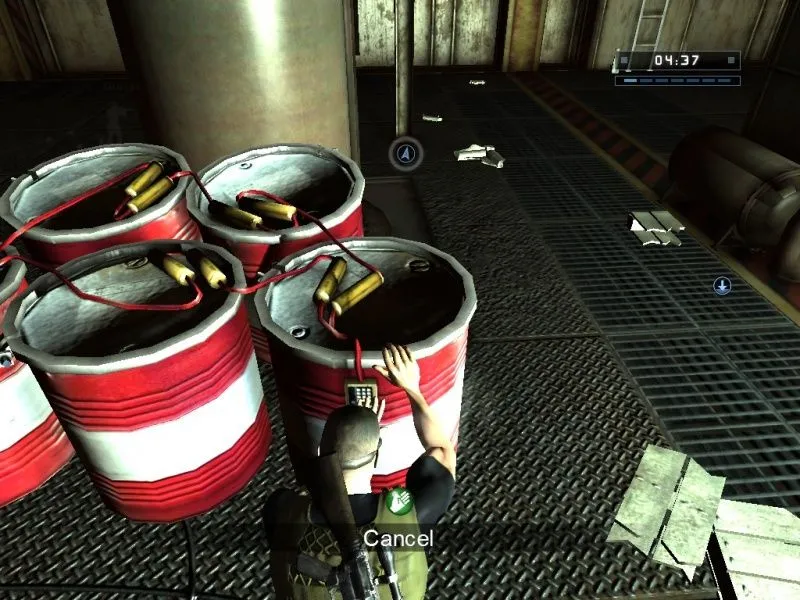Screen dimensions: 800x600
Task: Click the blue down-arrow waypoint marker
Action: point(722,286)
